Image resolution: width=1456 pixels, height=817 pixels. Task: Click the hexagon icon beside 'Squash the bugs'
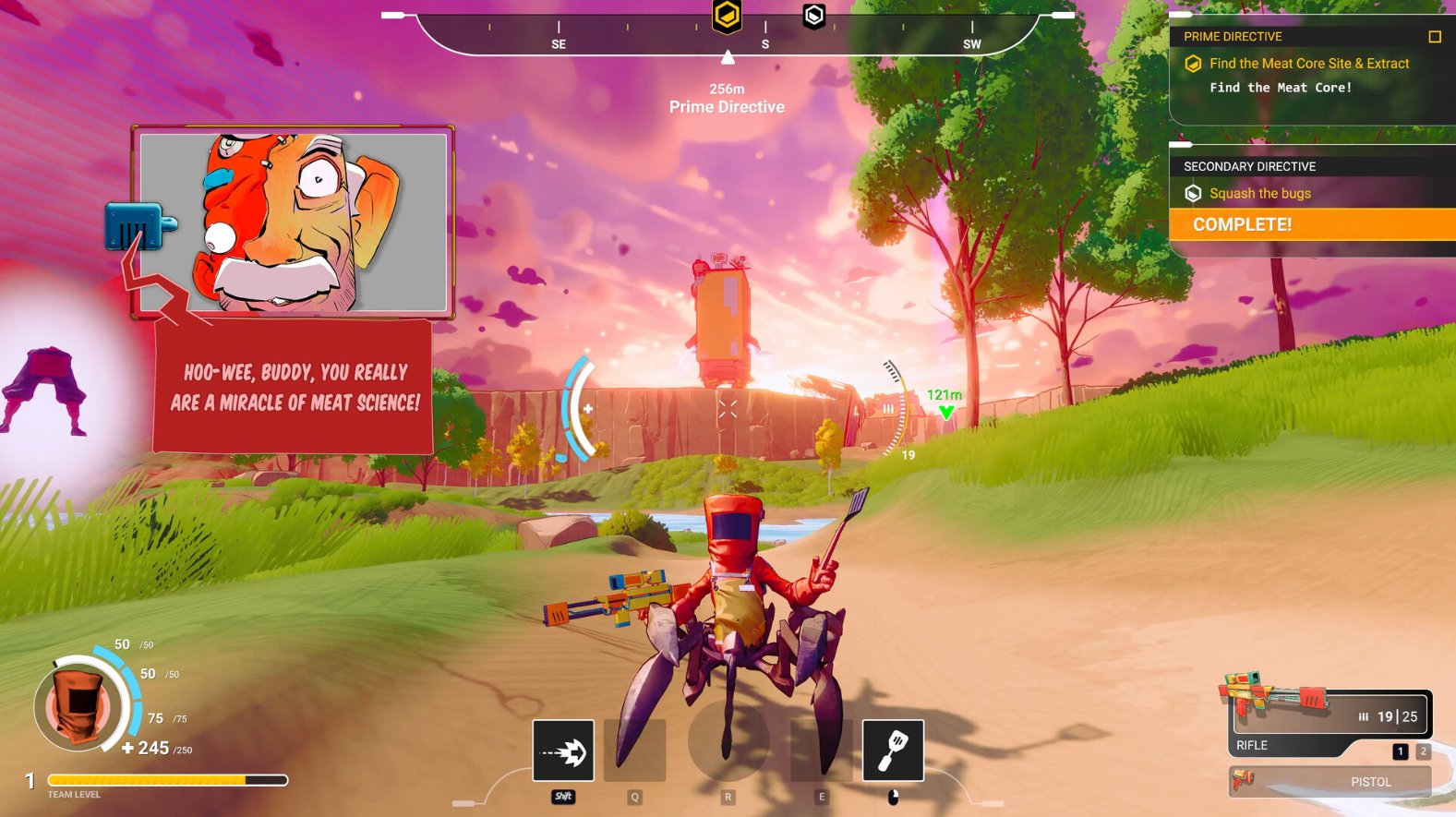click(x=1192, y=193)
